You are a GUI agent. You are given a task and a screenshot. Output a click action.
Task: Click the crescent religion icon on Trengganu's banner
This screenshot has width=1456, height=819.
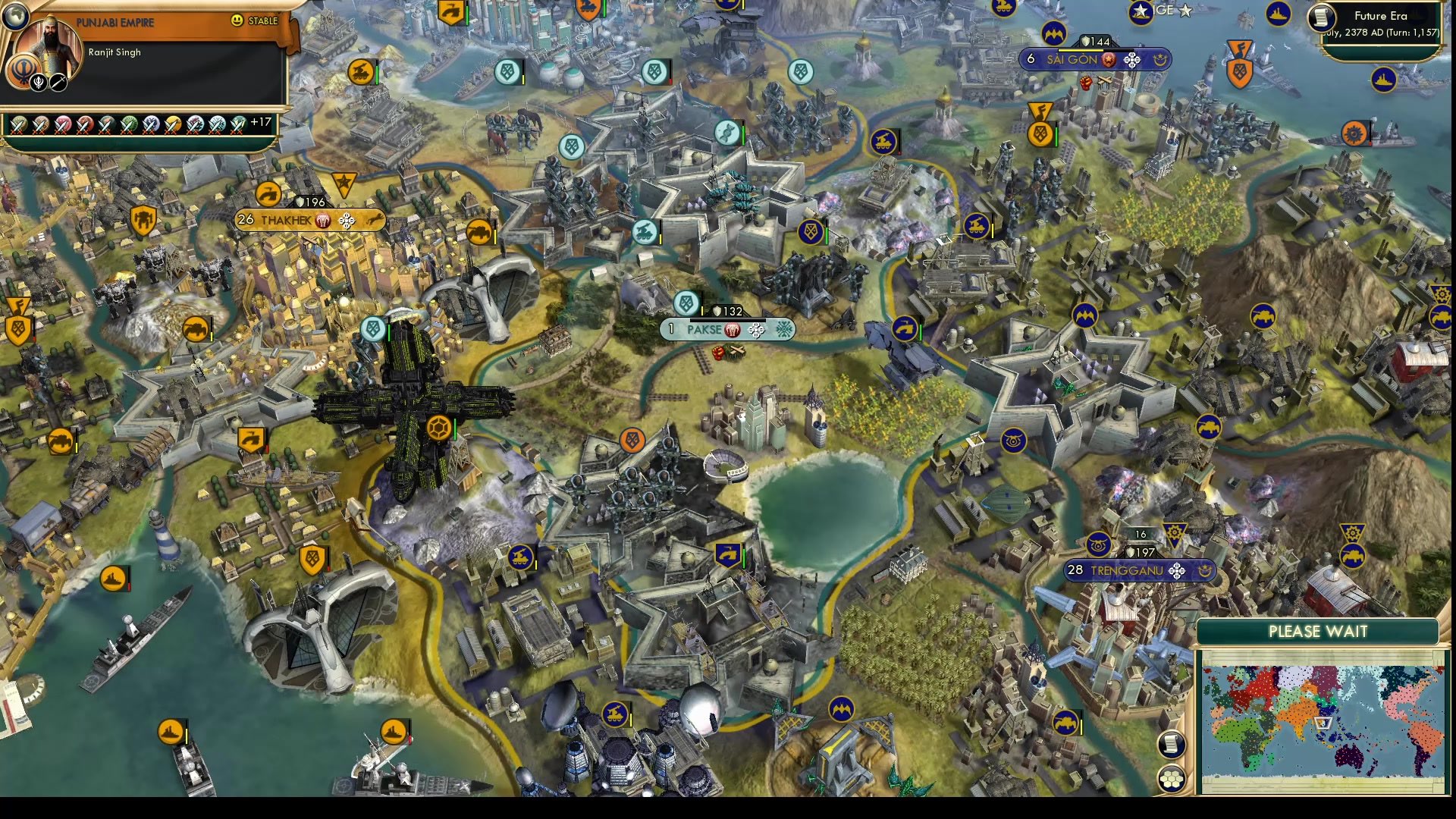point(1205,573)
